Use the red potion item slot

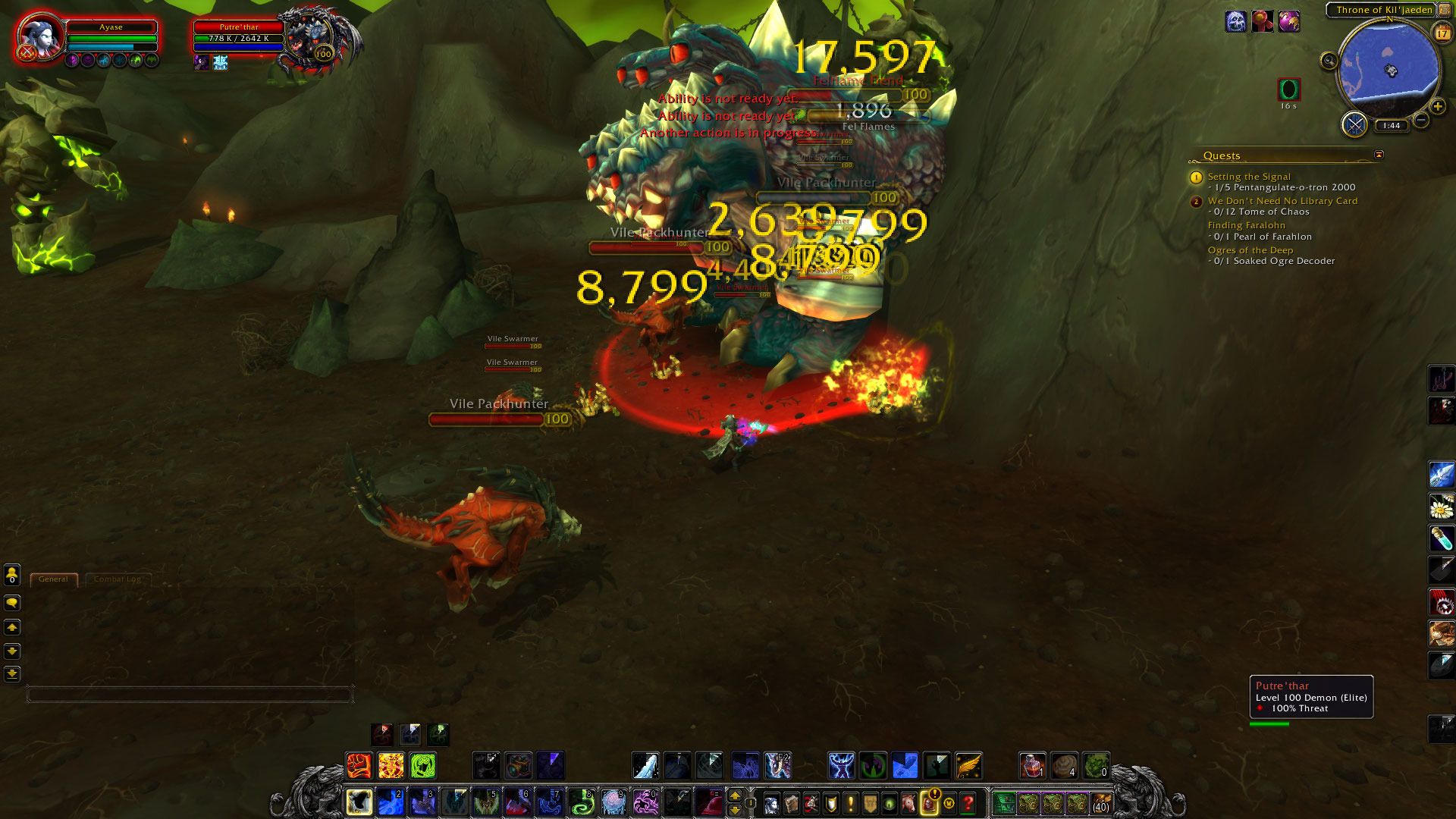pyautogui.click(x=1032, y=766)
